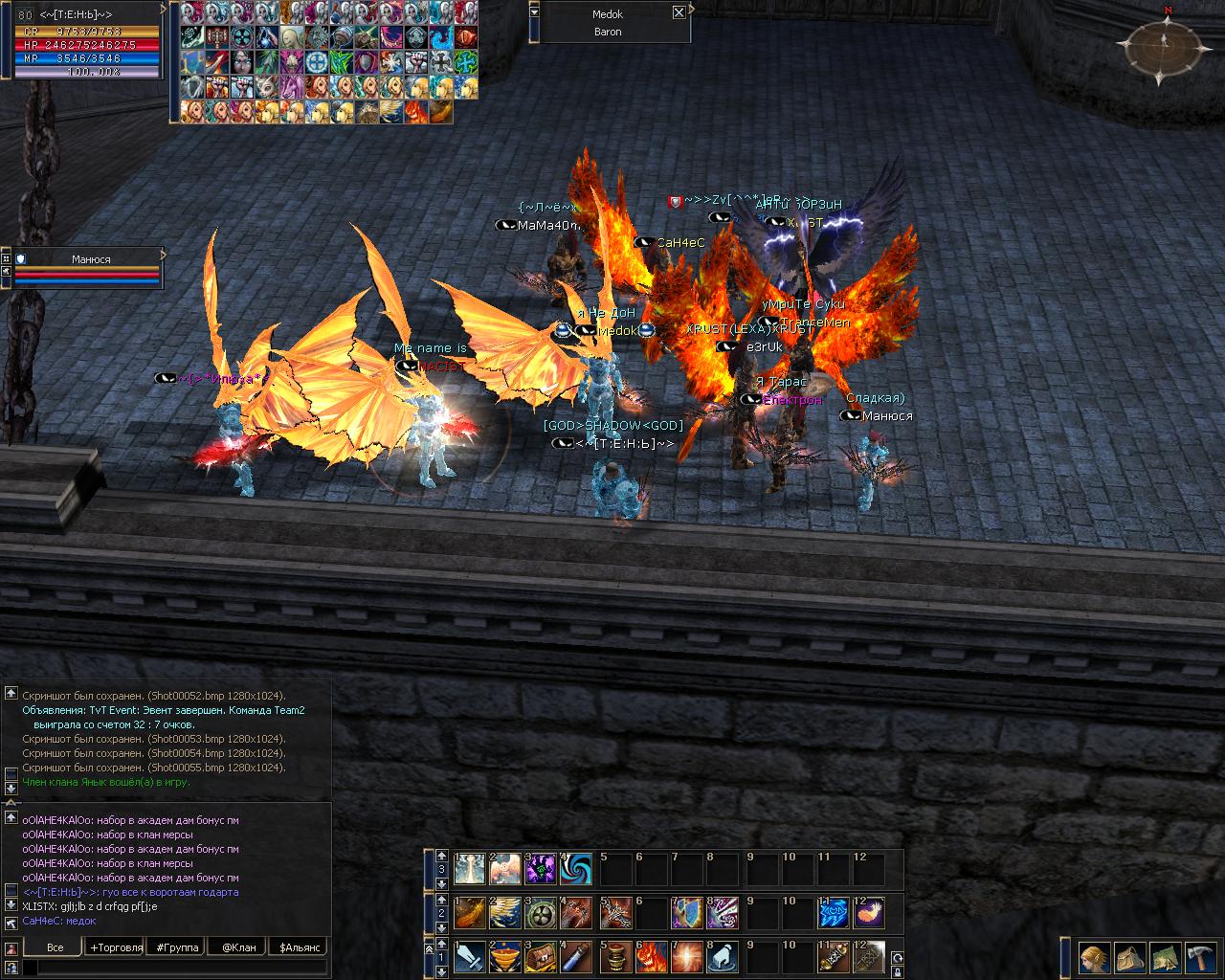
Task: Activate the blue shield skill icon
Action: point(686,913)
